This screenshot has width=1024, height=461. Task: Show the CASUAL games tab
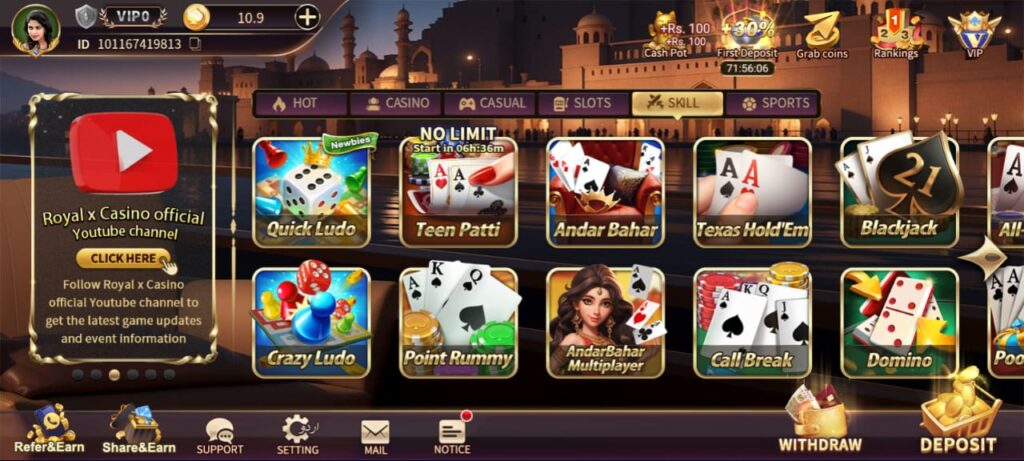[492, 103]
